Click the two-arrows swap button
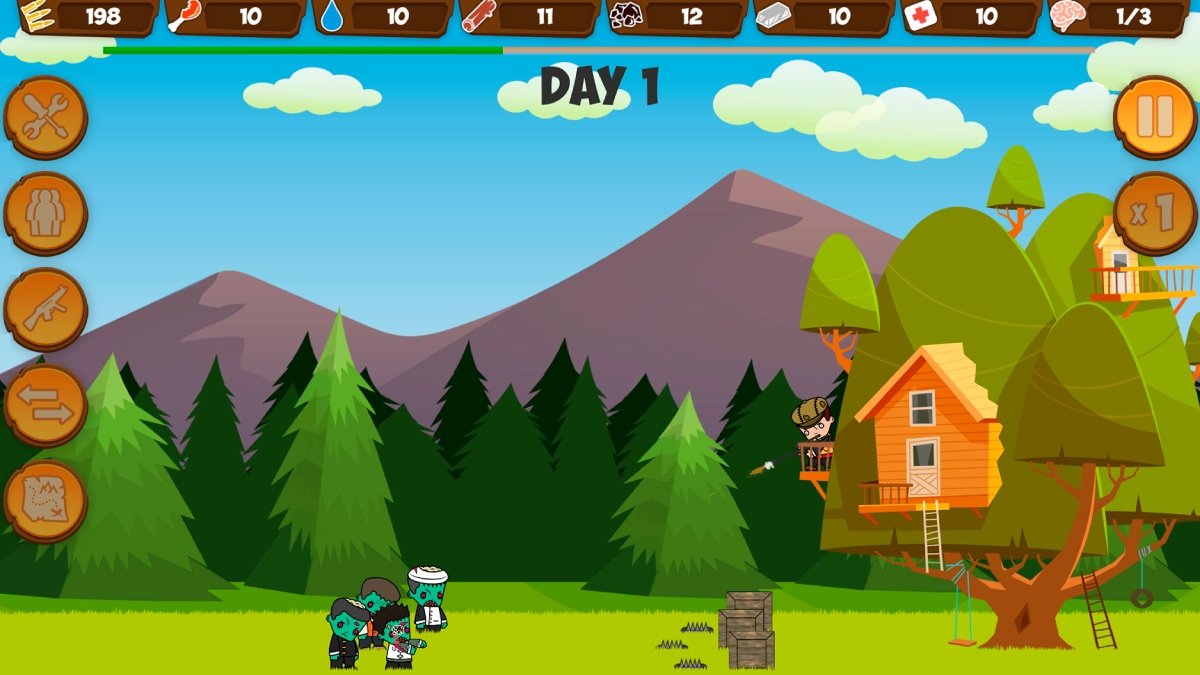The height and width of the screenshot is (675, 1200). click(45, 406)
